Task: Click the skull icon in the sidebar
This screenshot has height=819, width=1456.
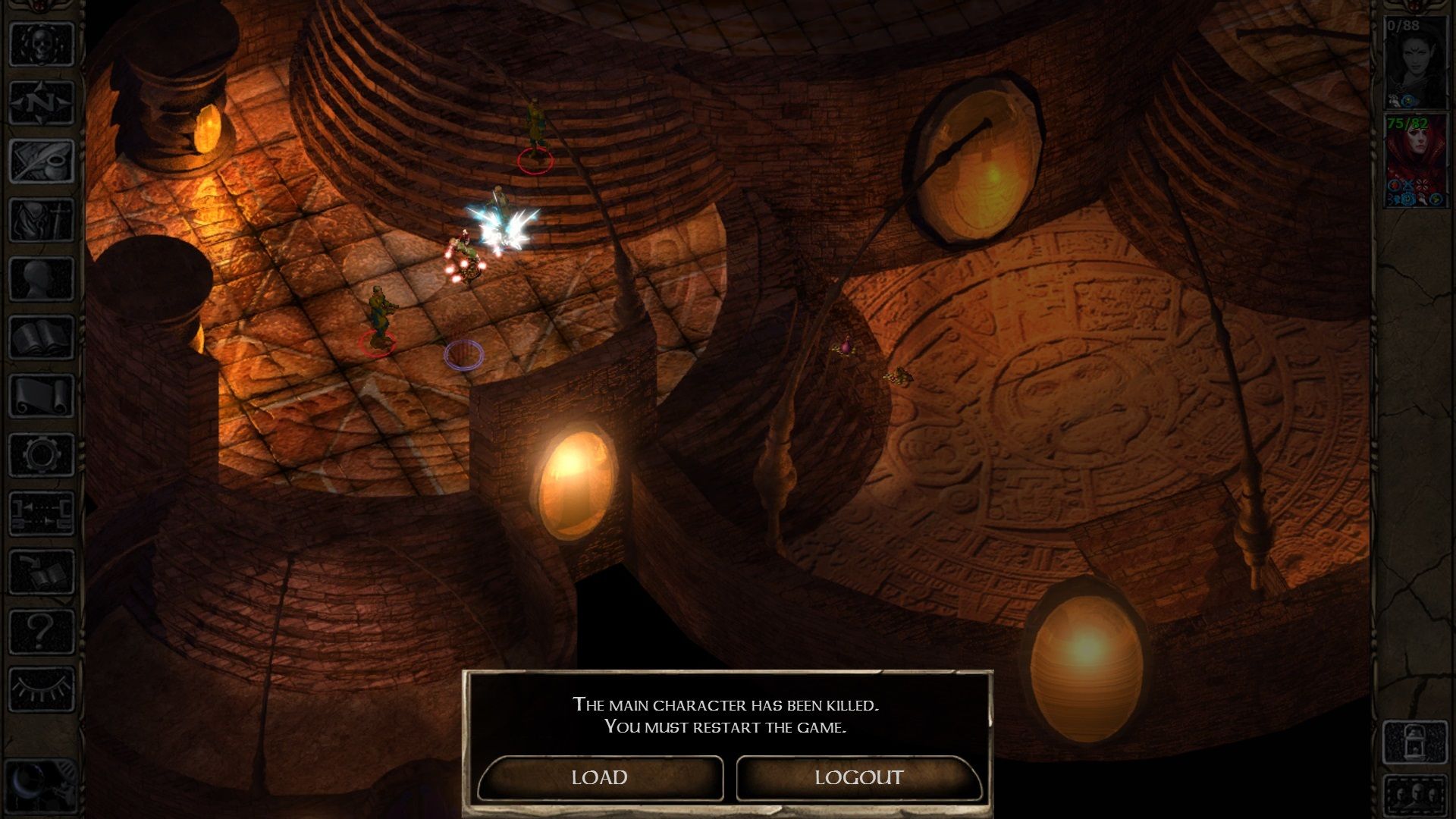Action: pos(42,44)
